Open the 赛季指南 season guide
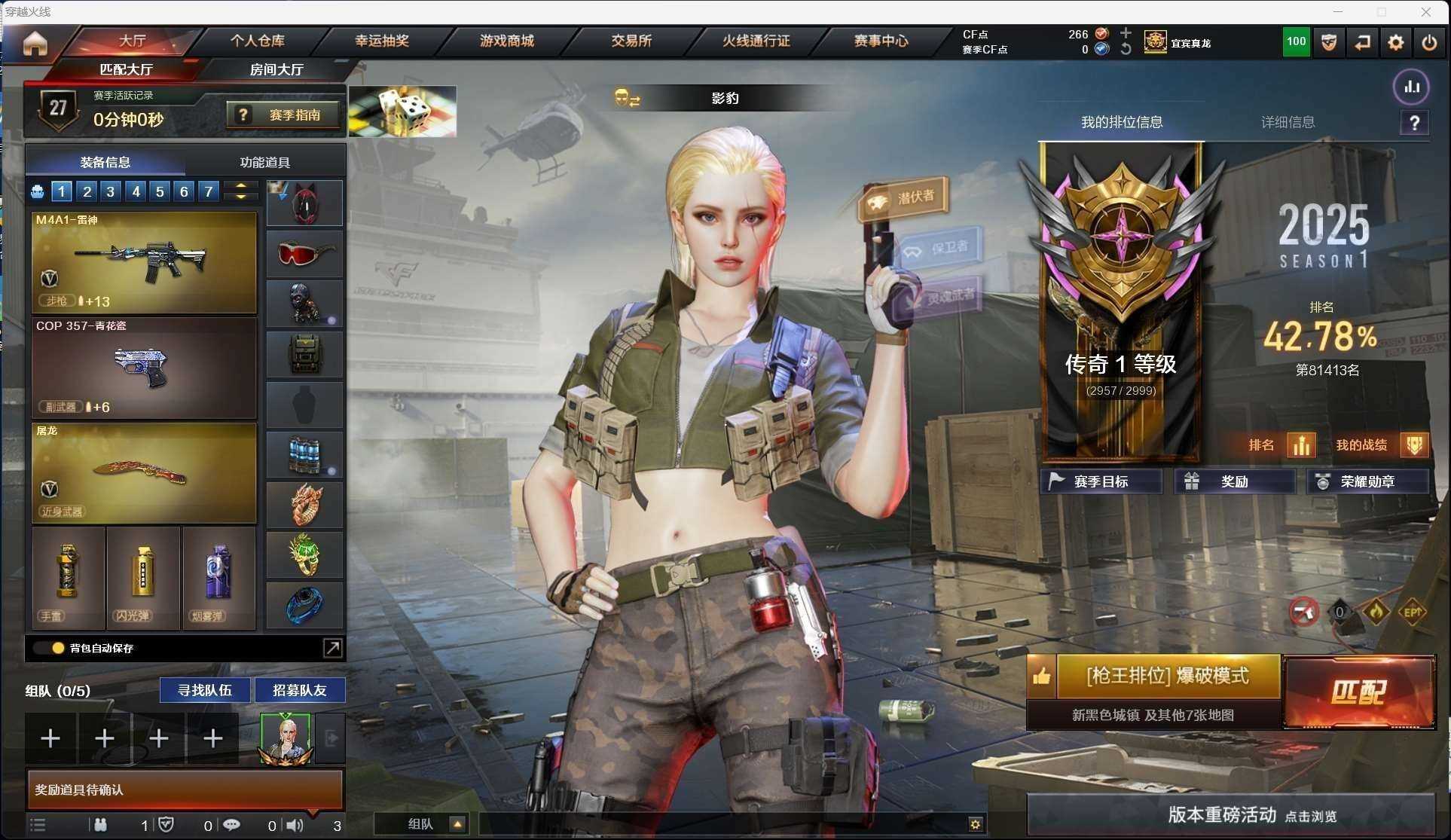This screenshot has height=840, width=1451. pyautogui.click(x=283, y=115)
